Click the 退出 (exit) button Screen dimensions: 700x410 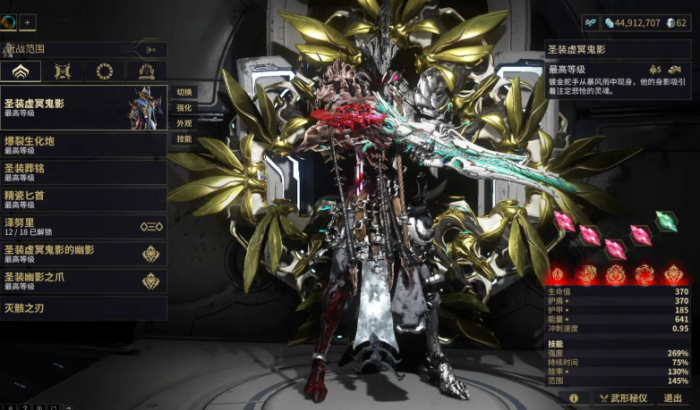(673, 397)
